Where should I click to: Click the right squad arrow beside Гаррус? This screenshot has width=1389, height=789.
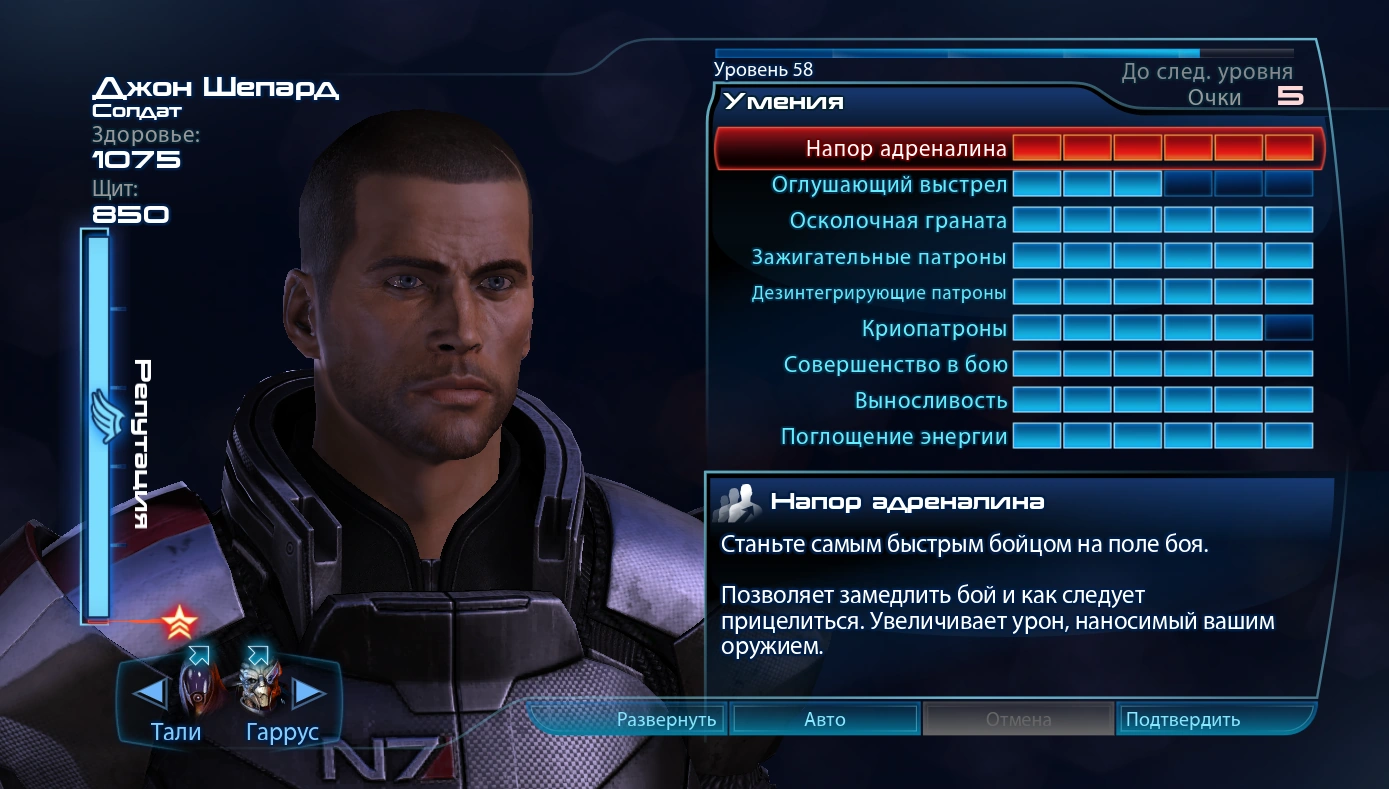coord(307,692)
